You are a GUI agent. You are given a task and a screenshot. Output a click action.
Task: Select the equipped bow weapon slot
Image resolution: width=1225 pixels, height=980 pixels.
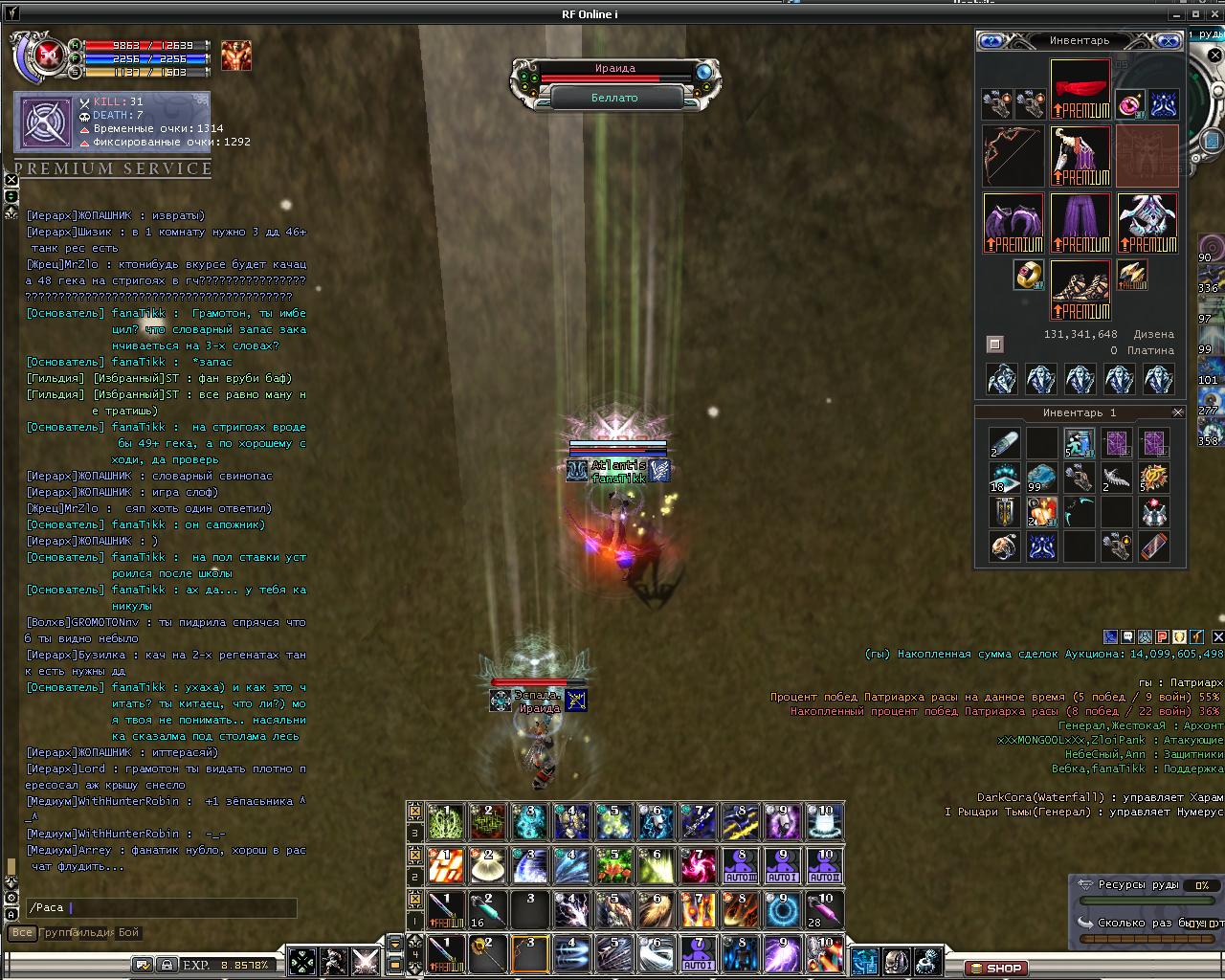(x=1013, y=156)
